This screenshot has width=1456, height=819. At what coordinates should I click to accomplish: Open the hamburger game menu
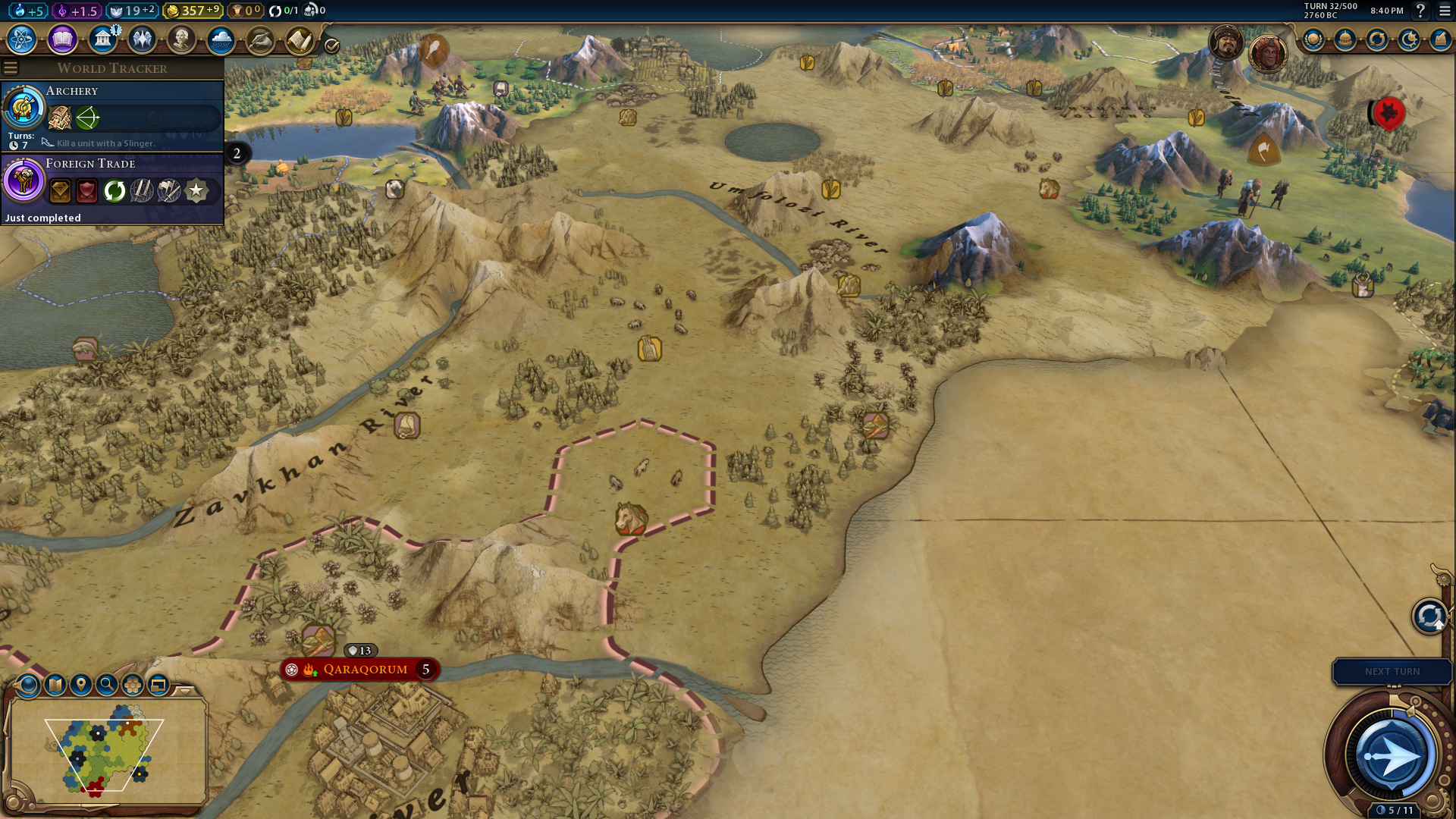coord(1445,11)
